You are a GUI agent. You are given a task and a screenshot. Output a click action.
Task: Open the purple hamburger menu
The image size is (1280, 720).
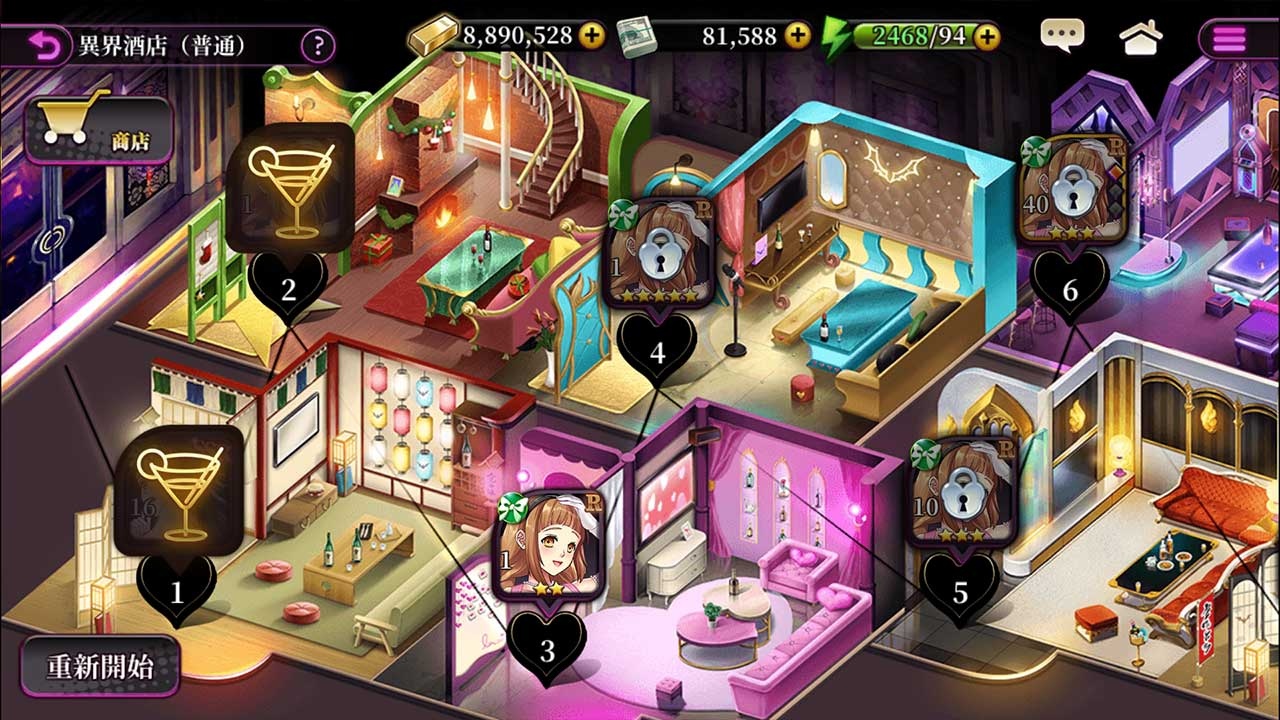(1229, 39)
